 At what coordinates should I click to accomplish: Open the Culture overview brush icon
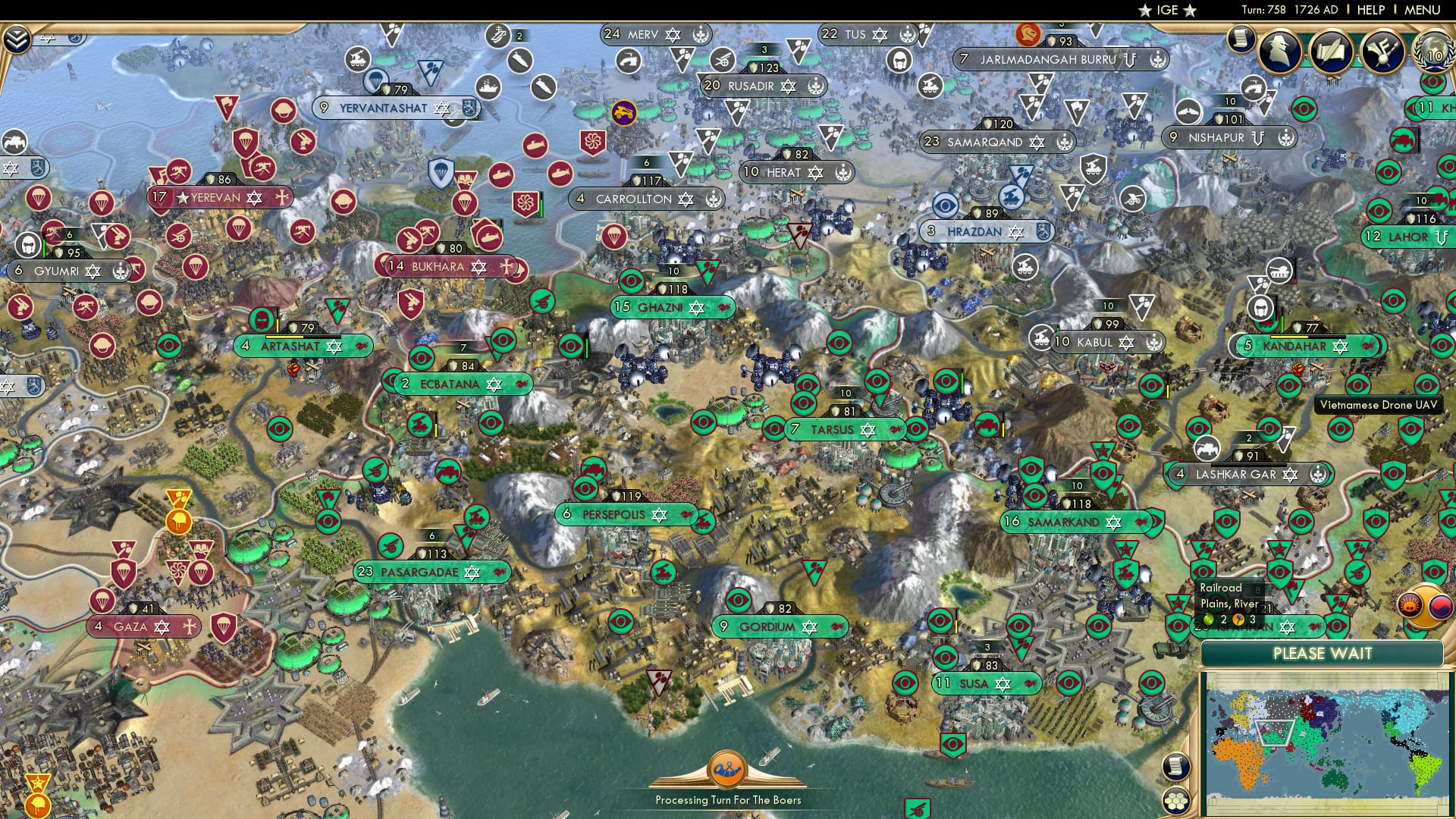(x=1382, y=50)
